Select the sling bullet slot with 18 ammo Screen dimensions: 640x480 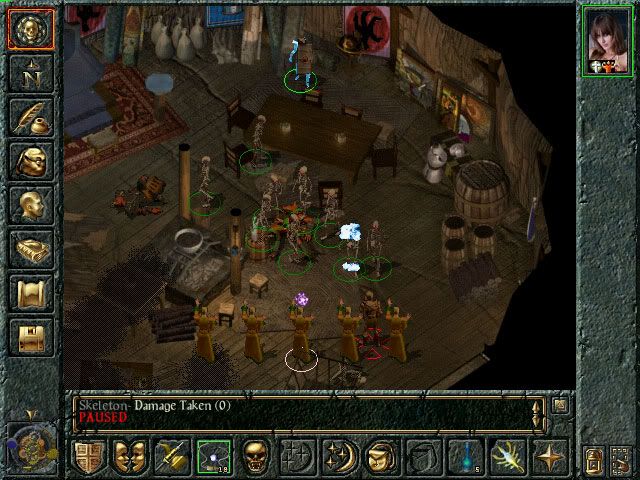(x=212, y=457)
